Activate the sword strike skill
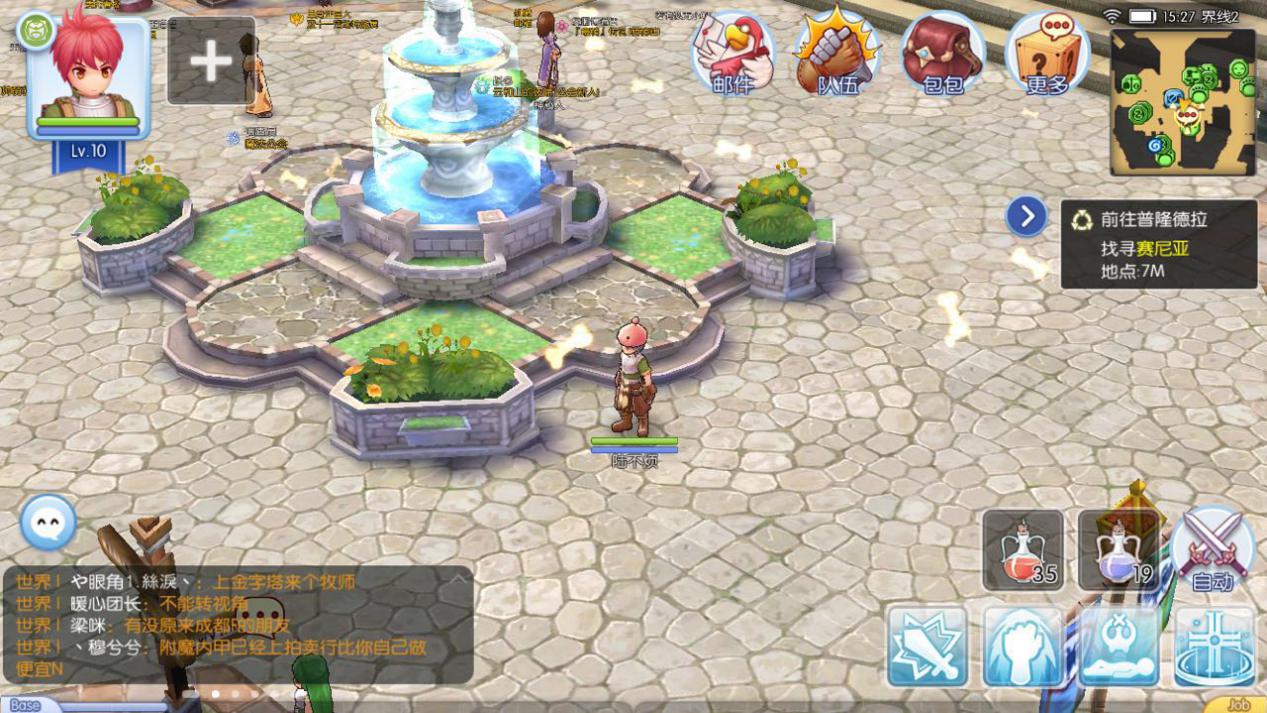Viewport: 1267px width, 713px height. [927, 646]
